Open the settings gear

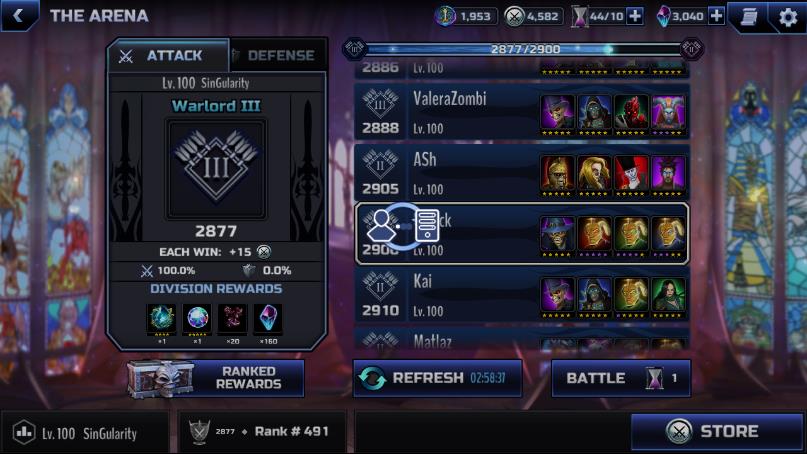787,16
